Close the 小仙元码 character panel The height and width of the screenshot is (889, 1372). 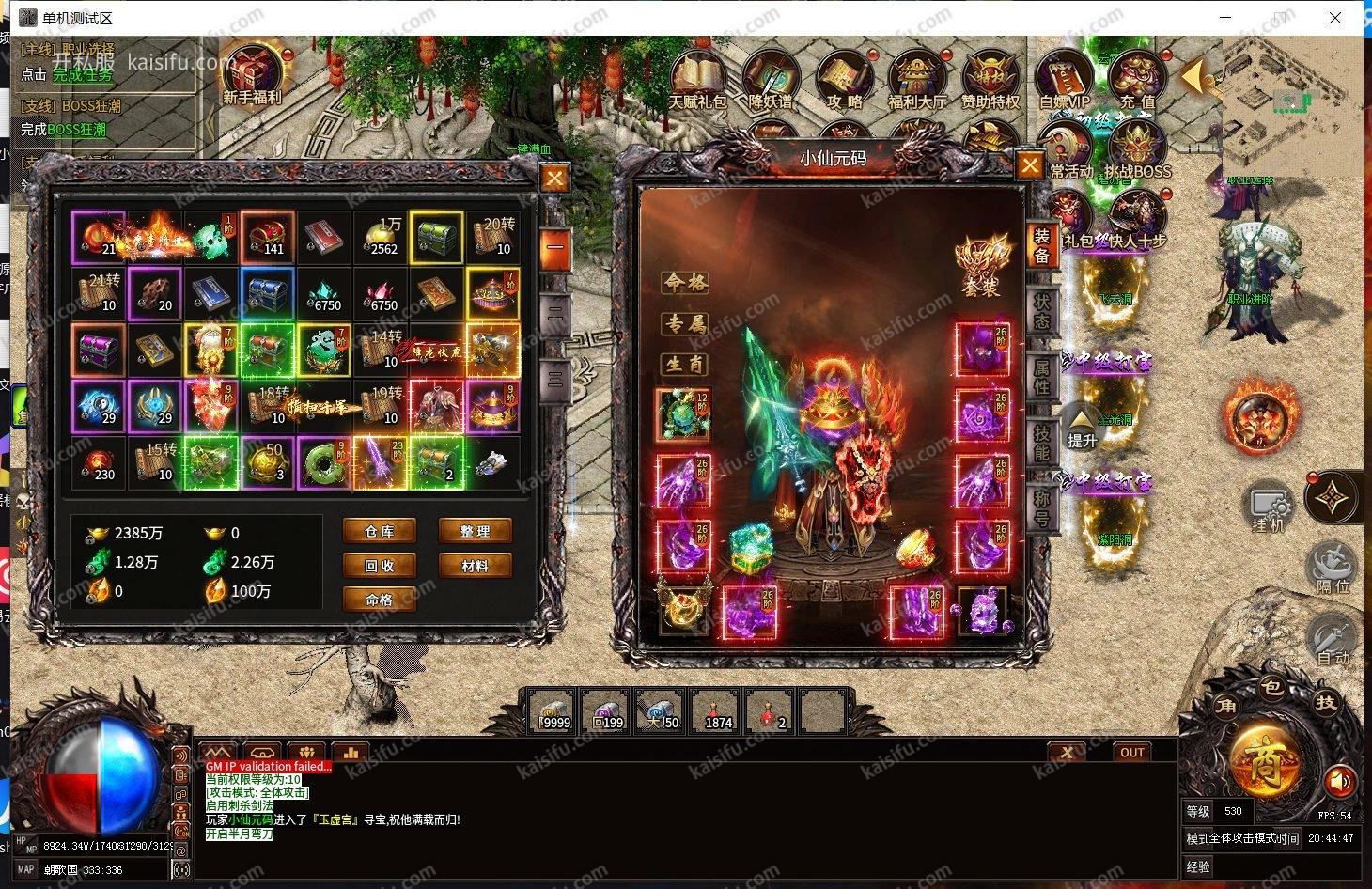tap(1031, 166)
